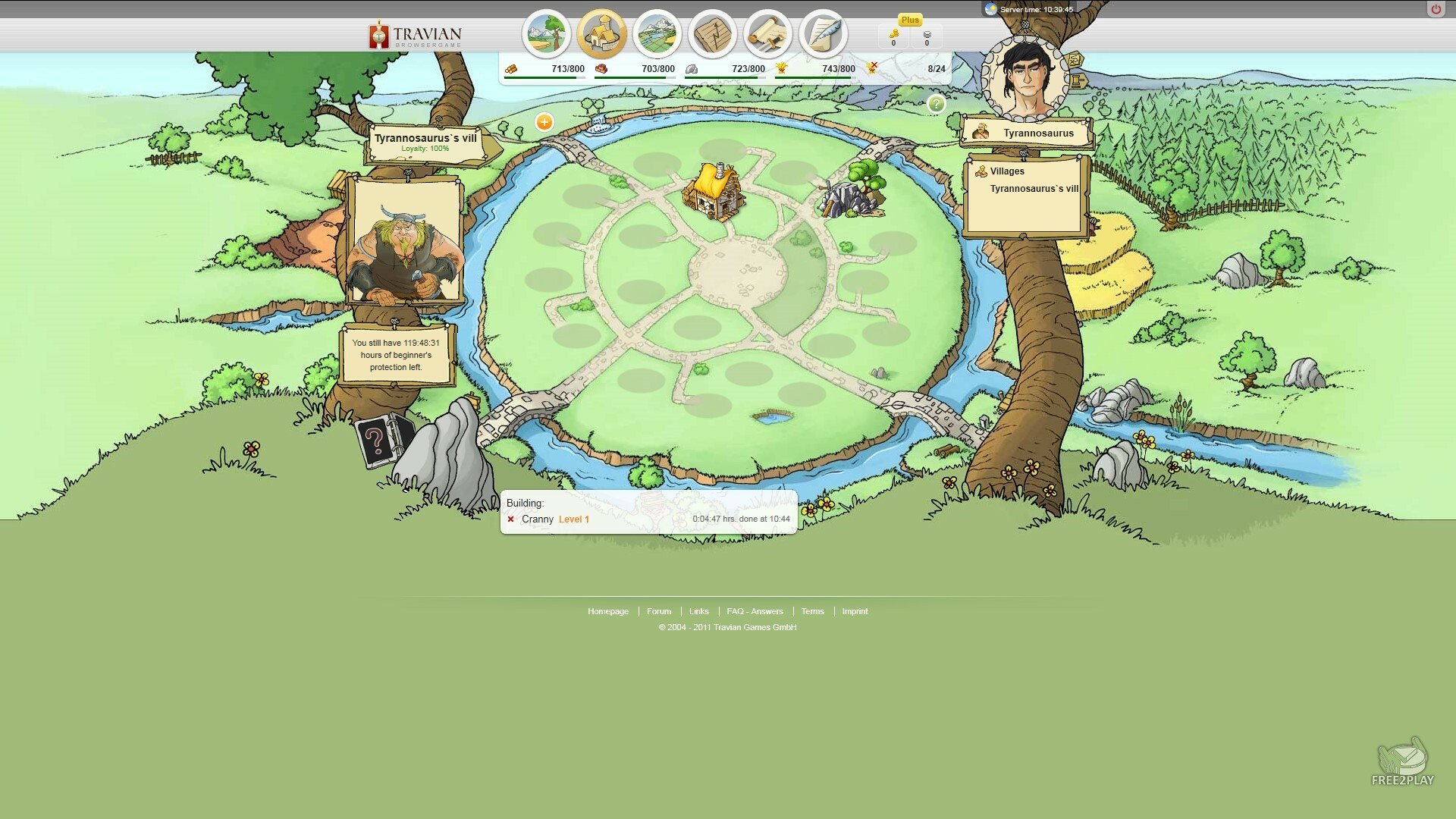Open the question mark manual book
This screenshot has height=819, width=1456.
(377, 441)
